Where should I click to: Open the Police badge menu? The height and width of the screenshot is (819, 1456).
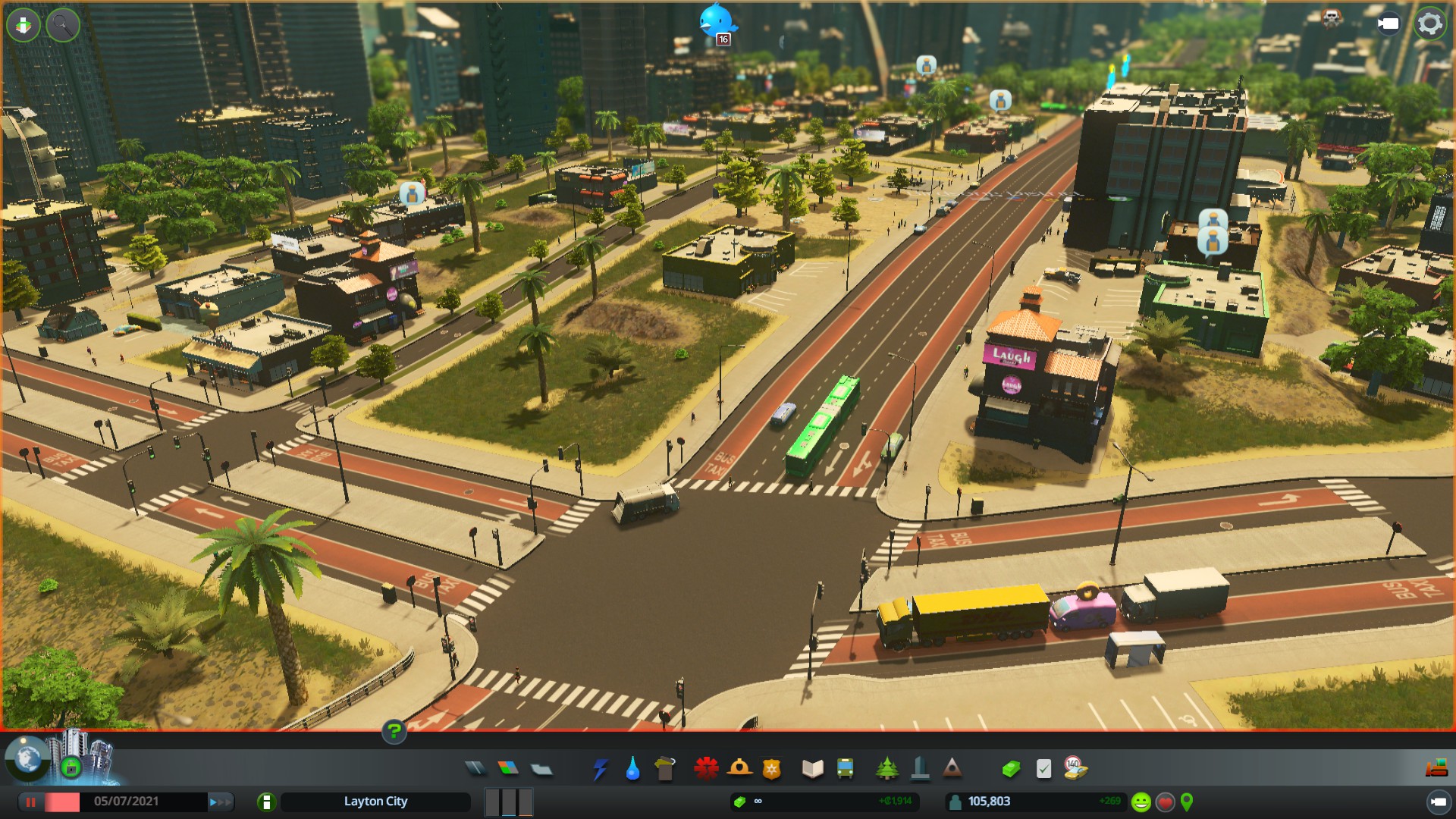click(771, 769)
